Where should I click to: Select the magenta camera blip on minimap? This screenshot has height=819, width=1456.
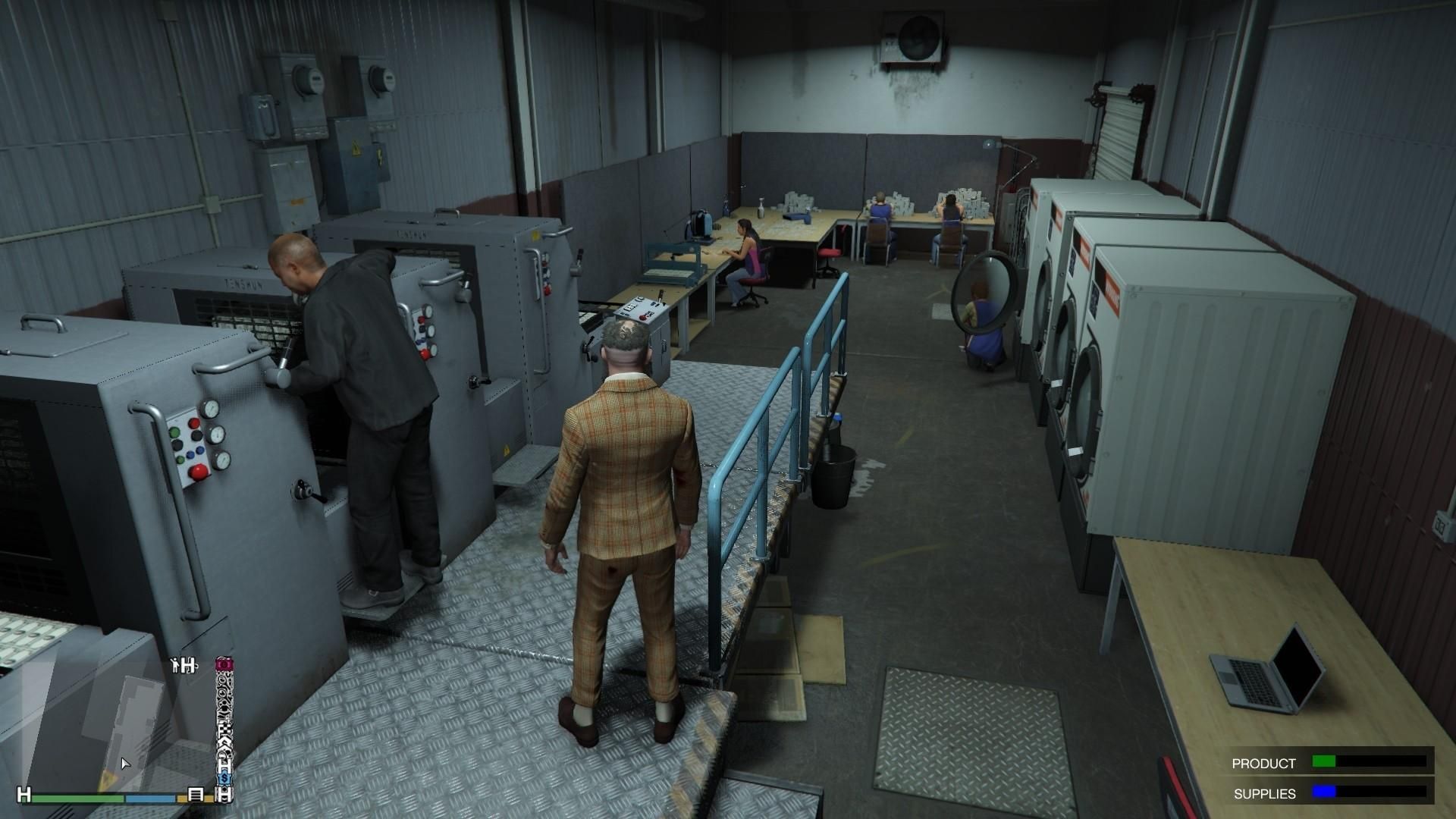[224, 664]
